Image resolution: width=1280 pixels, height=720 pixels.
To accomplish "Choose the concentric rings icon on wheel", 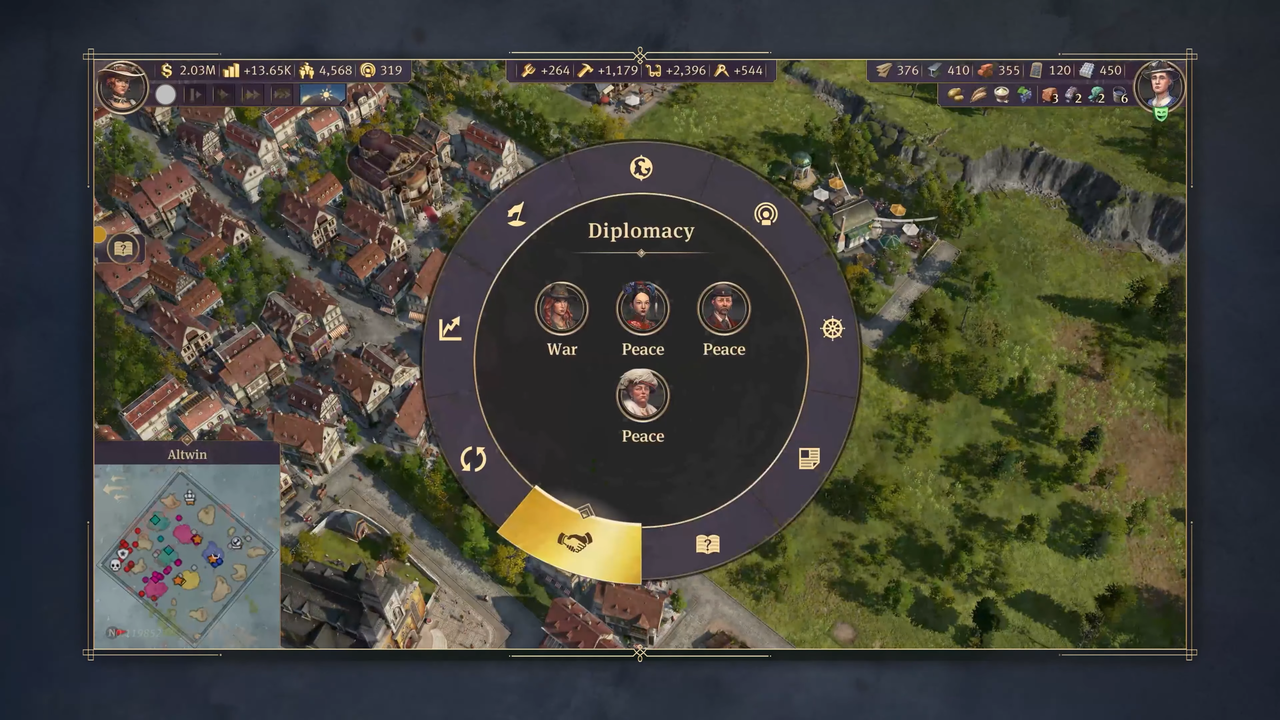I will pos(766,214).
